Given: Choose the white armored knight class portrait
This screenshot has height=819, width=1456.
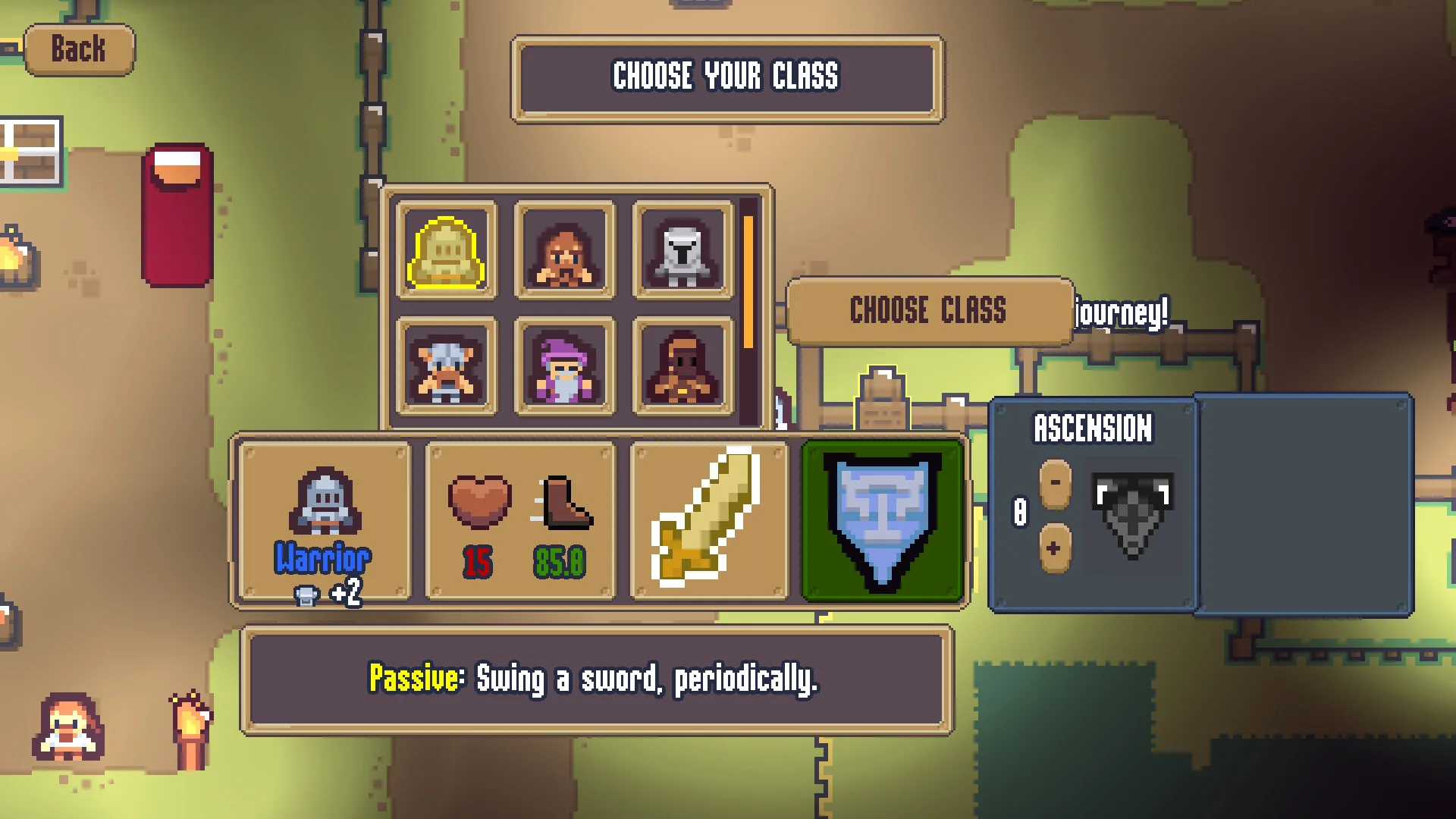Looking at the screenshot, I should [x=682, y=251].
